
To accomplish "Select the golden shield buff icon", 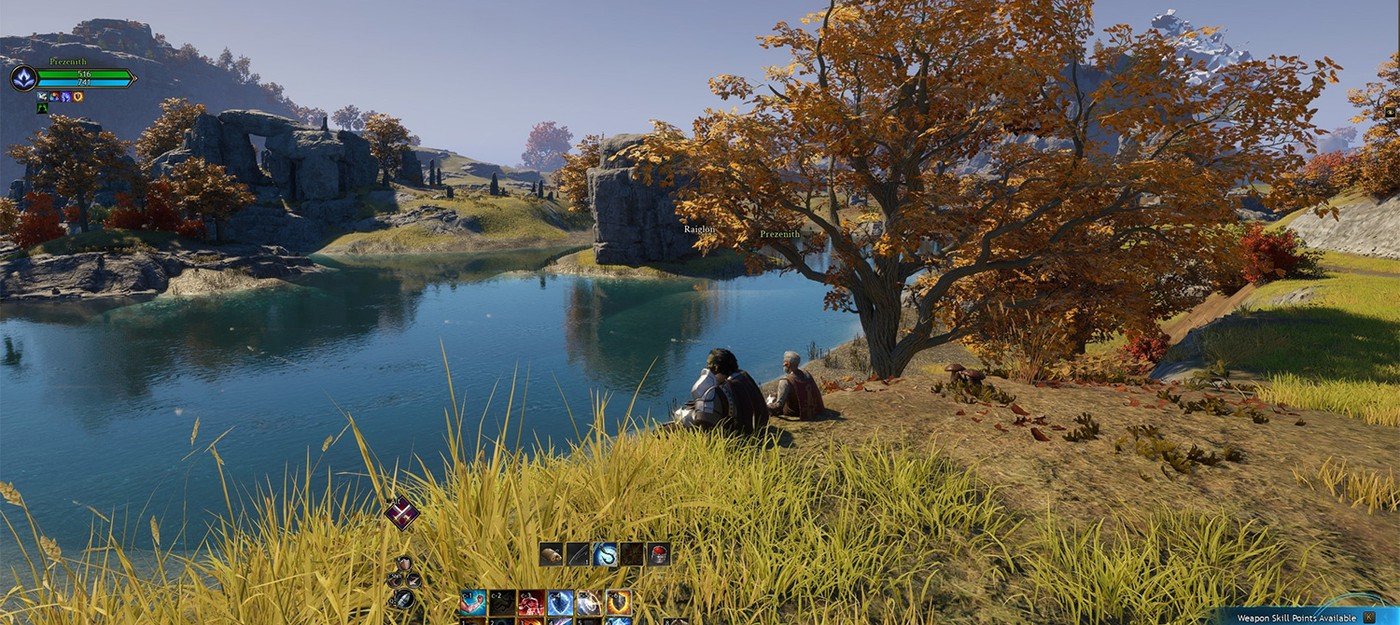I will [78, 96].
